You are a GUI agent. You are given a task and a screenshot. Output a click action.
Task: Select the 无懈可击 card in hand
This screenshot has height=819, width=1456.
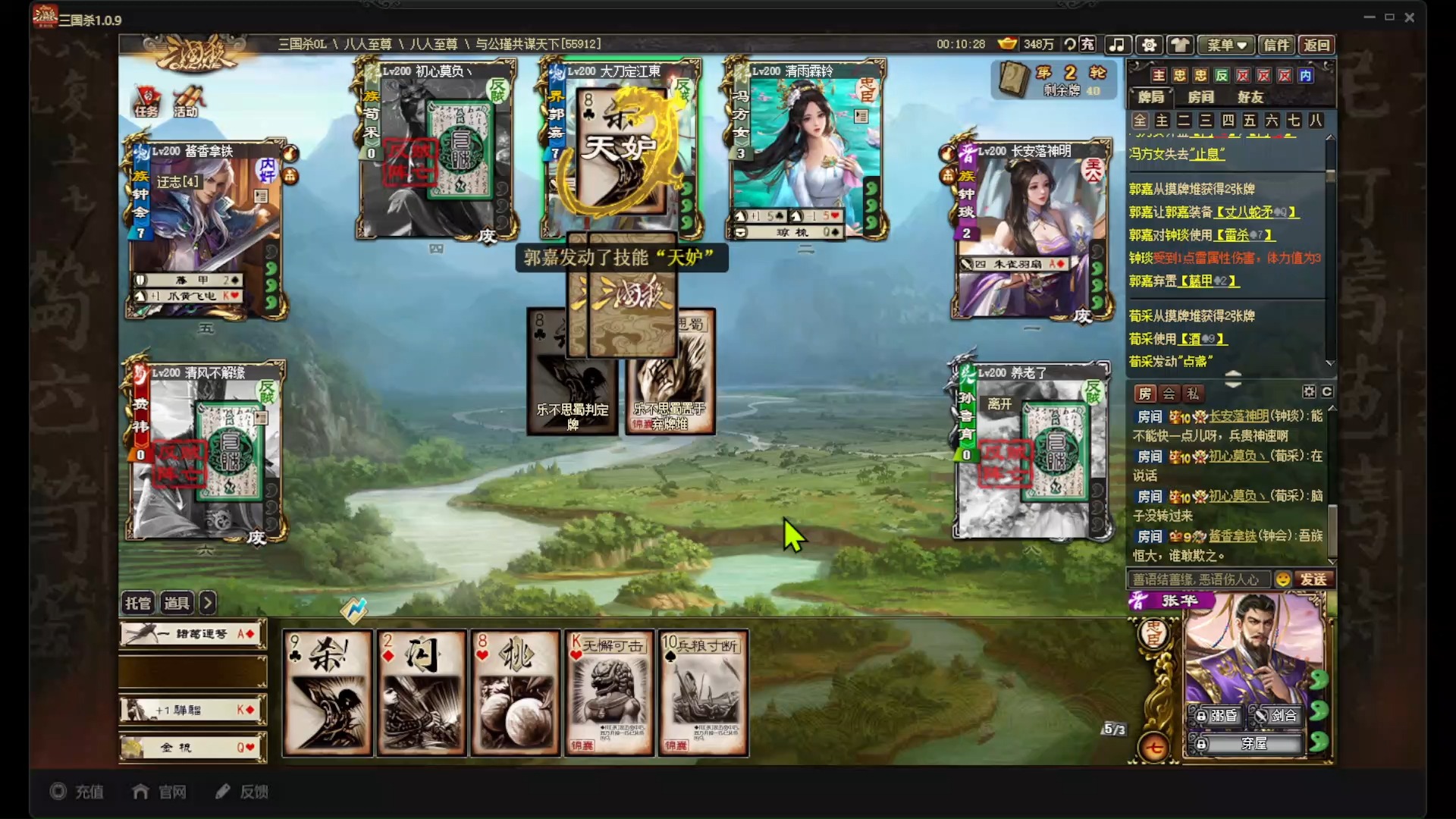click(x=609, y=693)
